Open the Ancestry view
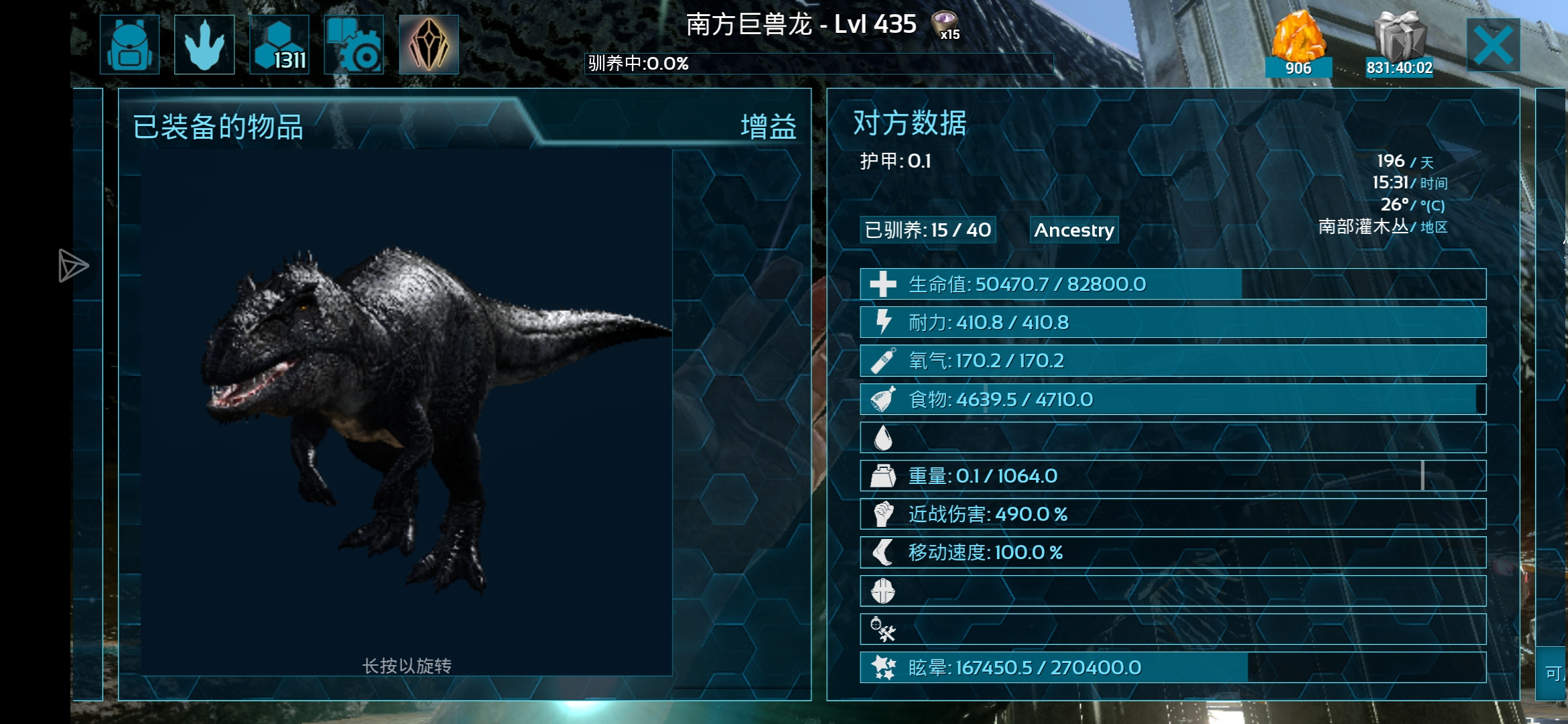Screen dimensions: 1568x724 click(x=1073, y=230)
